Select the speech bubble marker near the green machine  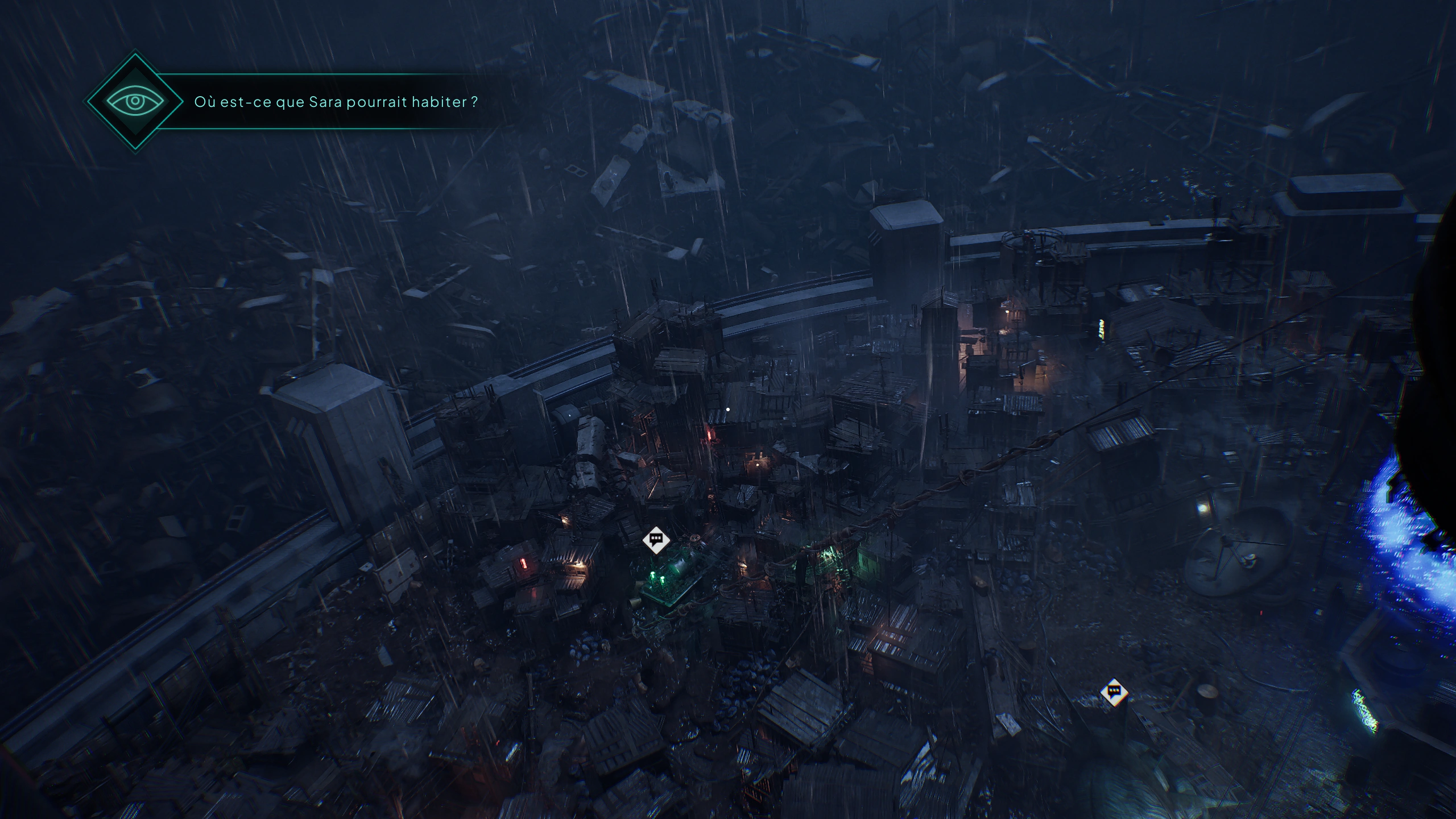pyautogui.click(x=656, y=539)
